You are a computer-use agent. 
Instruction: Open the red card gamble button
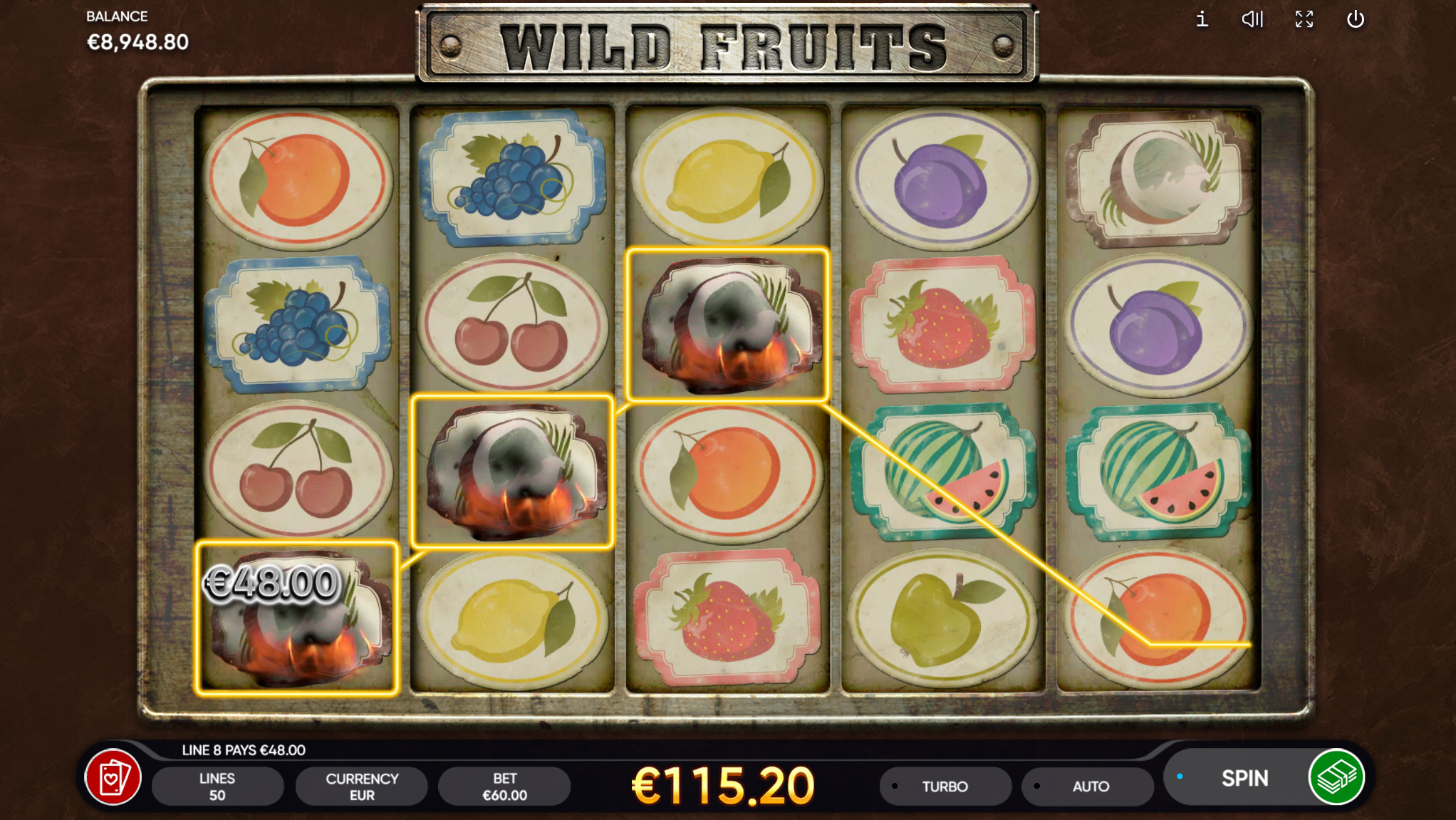113,777
